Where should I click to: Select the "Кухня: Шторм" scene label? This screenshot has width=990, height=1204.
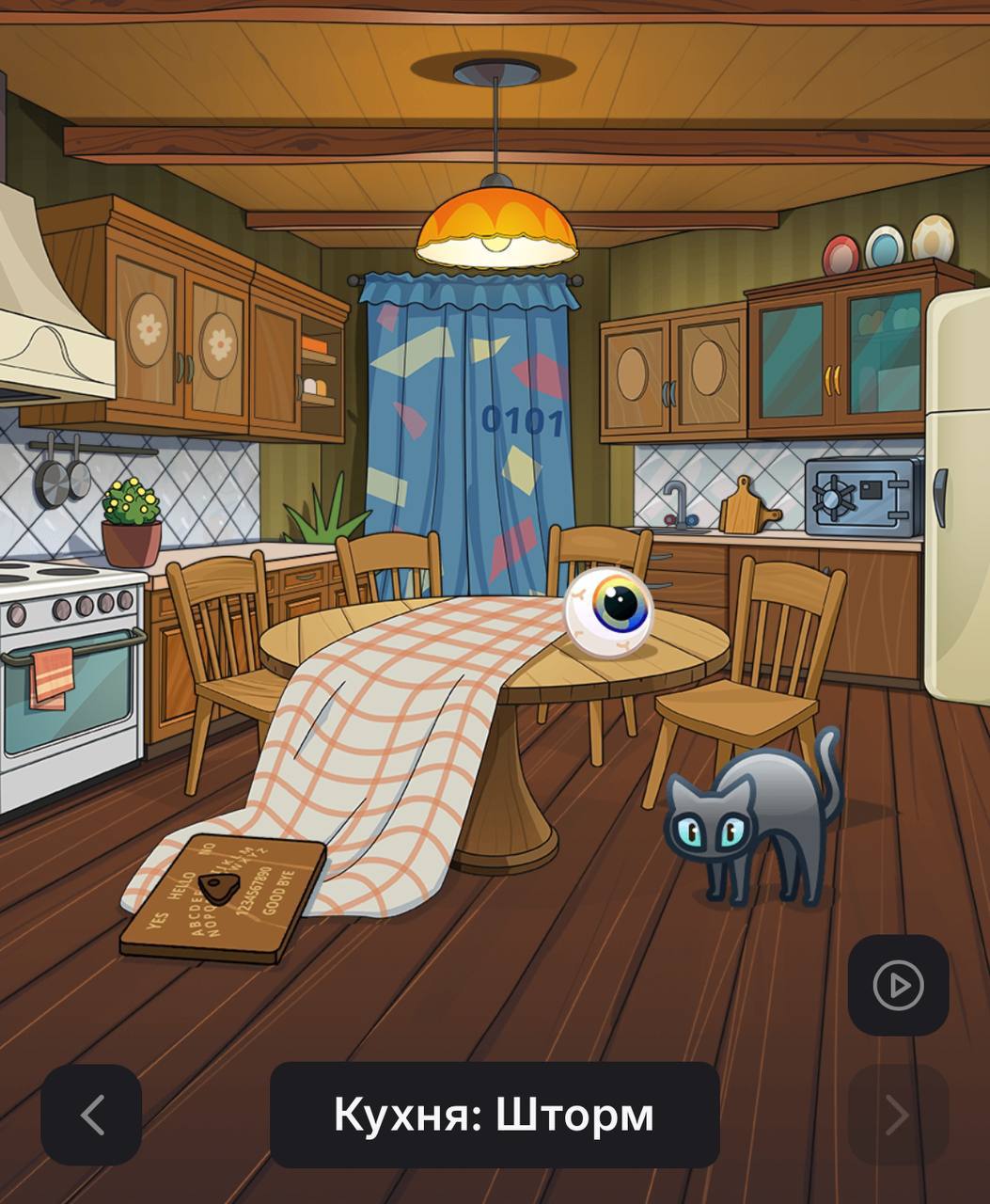click(x=495, y=1115)
